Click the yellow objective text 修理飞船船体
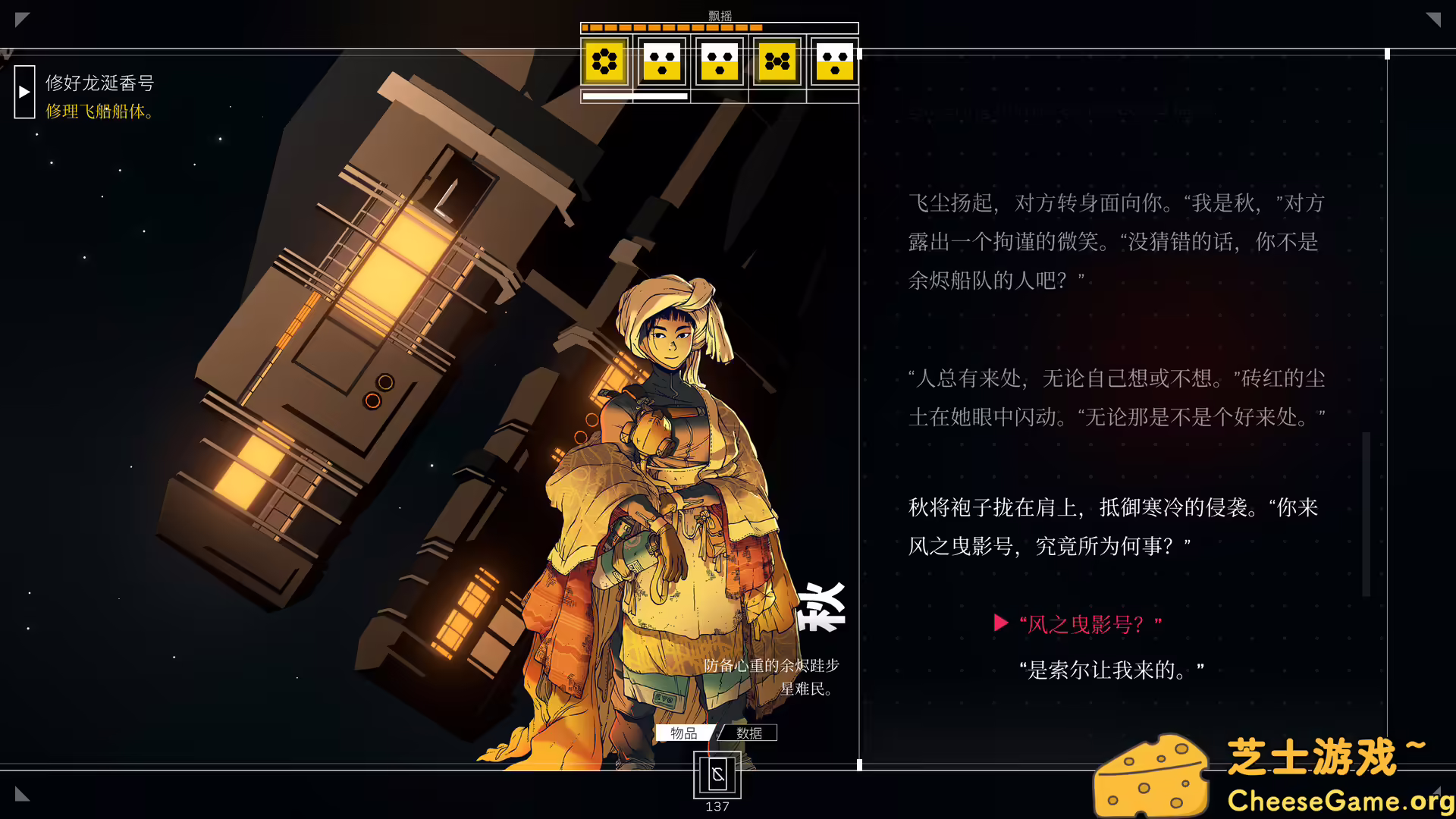The width and height of the screenshot is (1456, 819). (x=99, y=111)
